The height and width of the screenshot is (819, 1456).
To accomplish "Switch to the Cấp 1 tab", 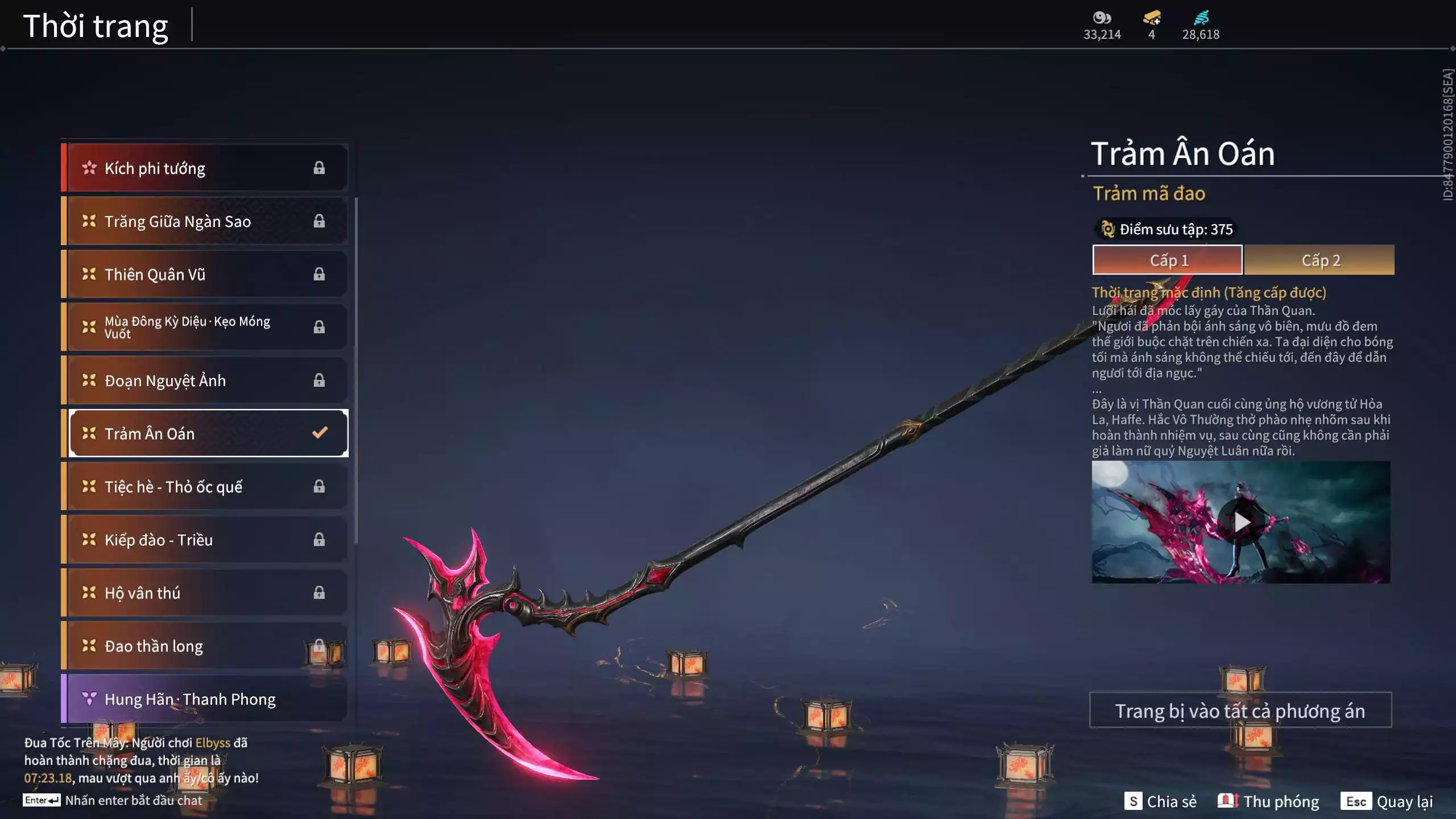I will tap(1168, 260).
